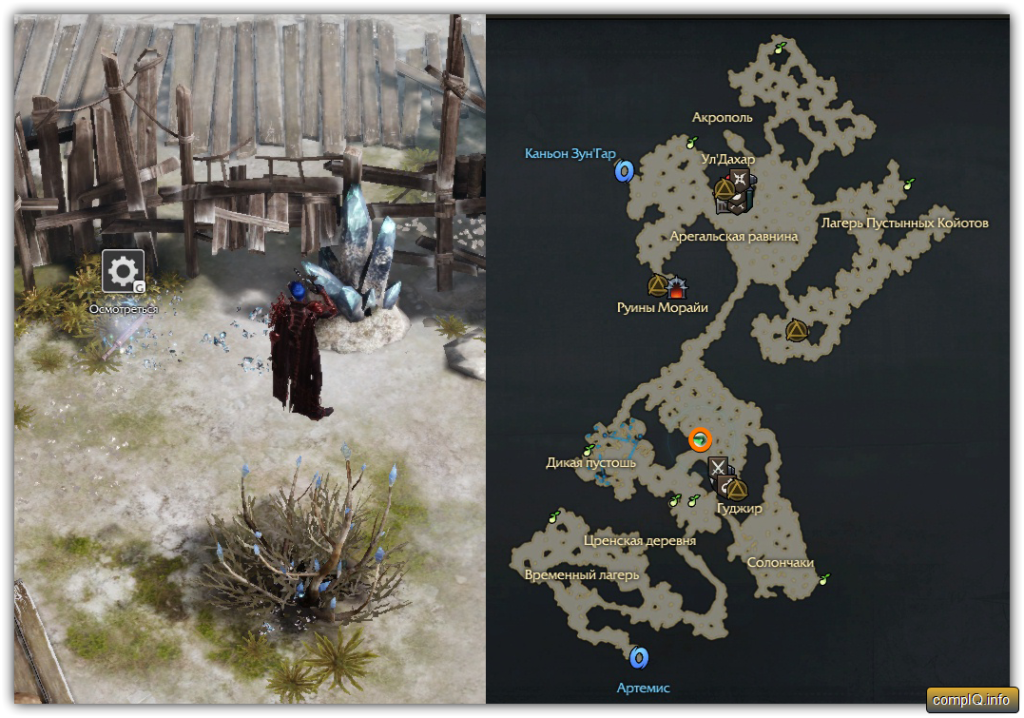Select the orange circled location marker
1024x718 pixels.
[x=700, y=439]
